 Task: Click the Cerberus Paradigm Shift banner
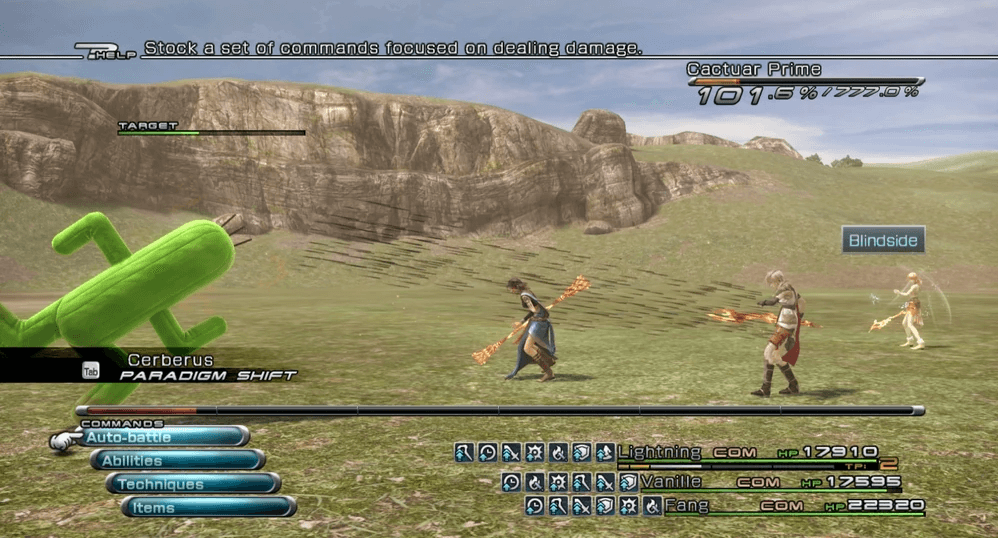[190, 367]
